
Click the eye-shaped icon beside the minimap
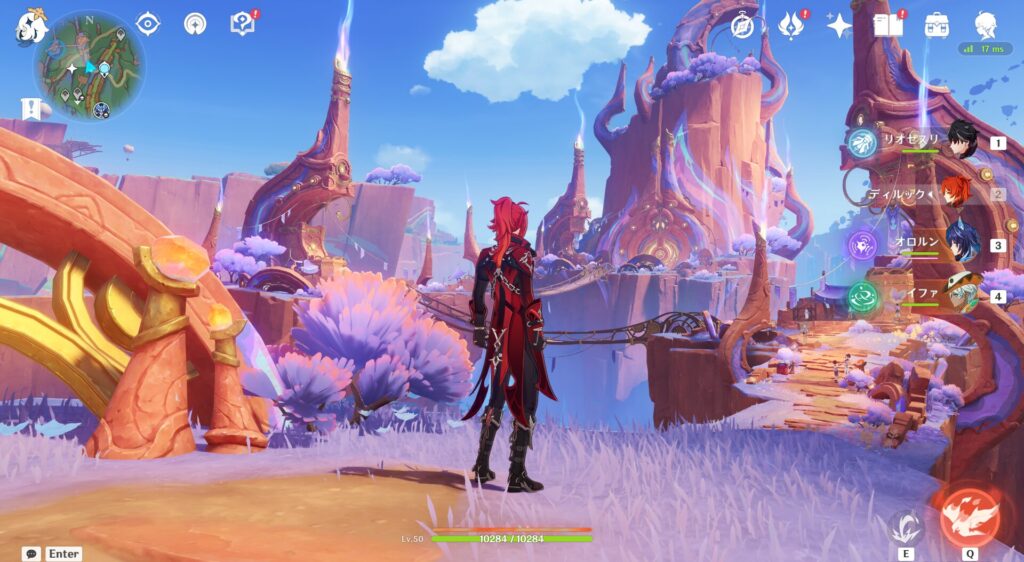[x=148, y=24]
